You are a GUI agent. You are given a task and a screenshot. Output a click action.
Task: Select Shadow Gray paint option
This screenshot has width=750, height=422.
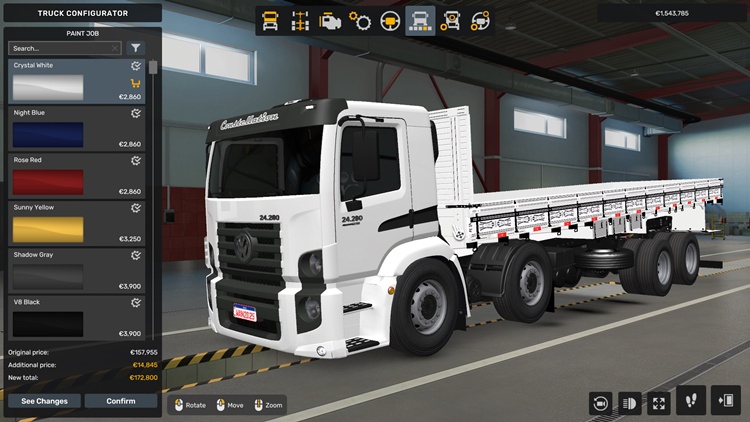(76, 270)
